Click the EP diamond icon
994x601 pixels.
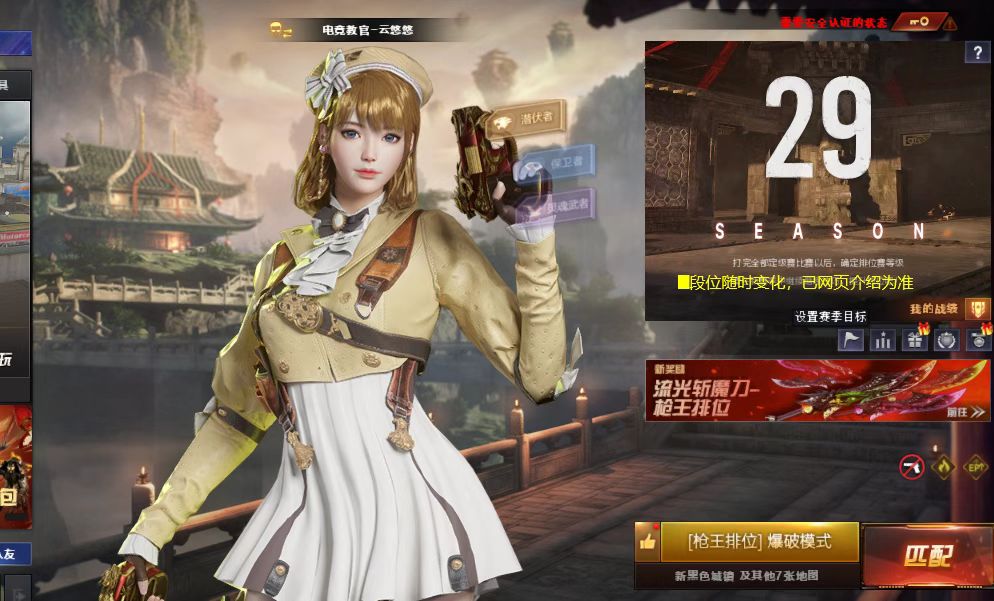point(974,466)
